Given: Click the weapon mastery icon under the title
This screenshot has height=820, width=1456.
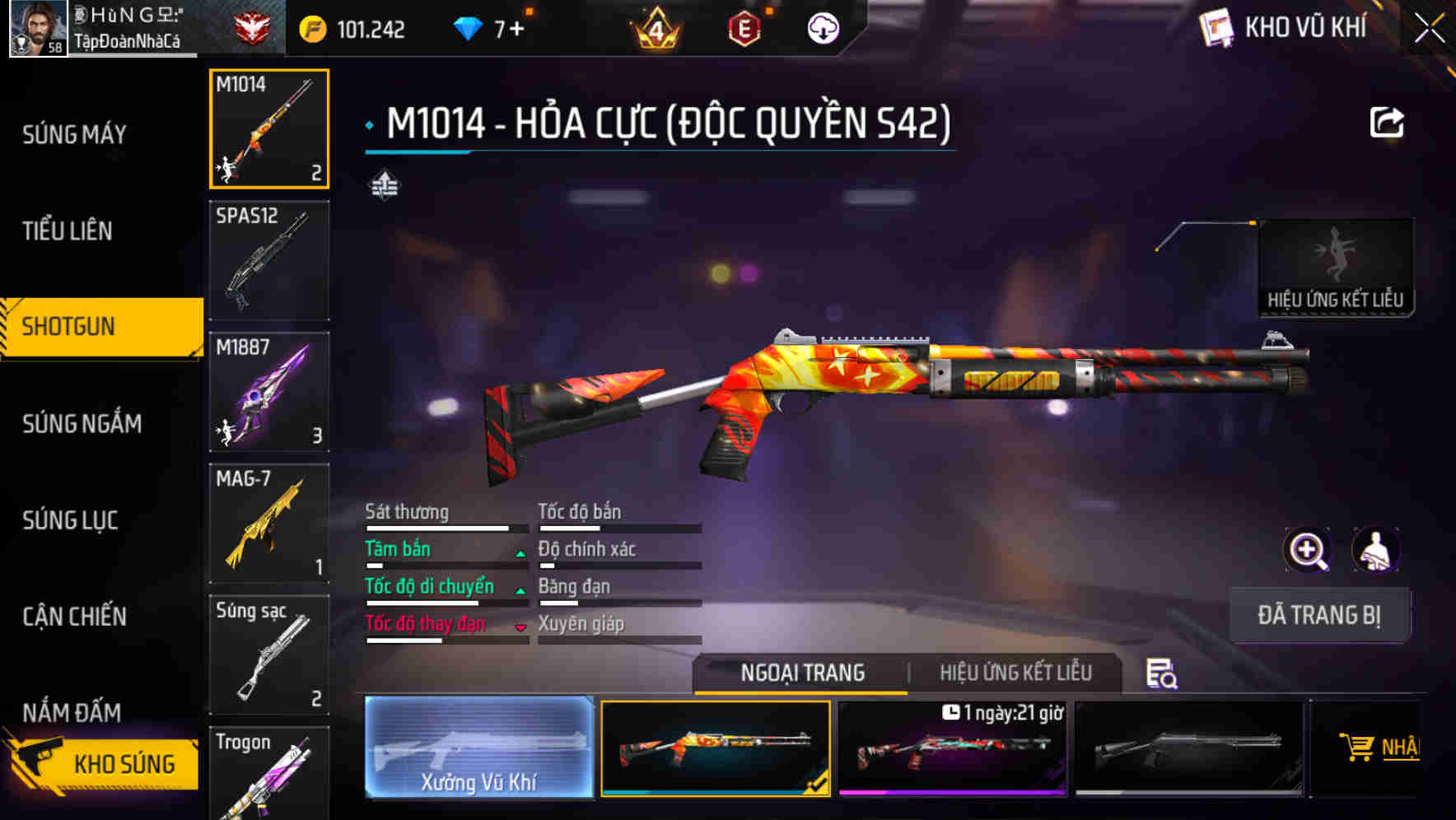Looking at the screenshot, I should point(385,185).
